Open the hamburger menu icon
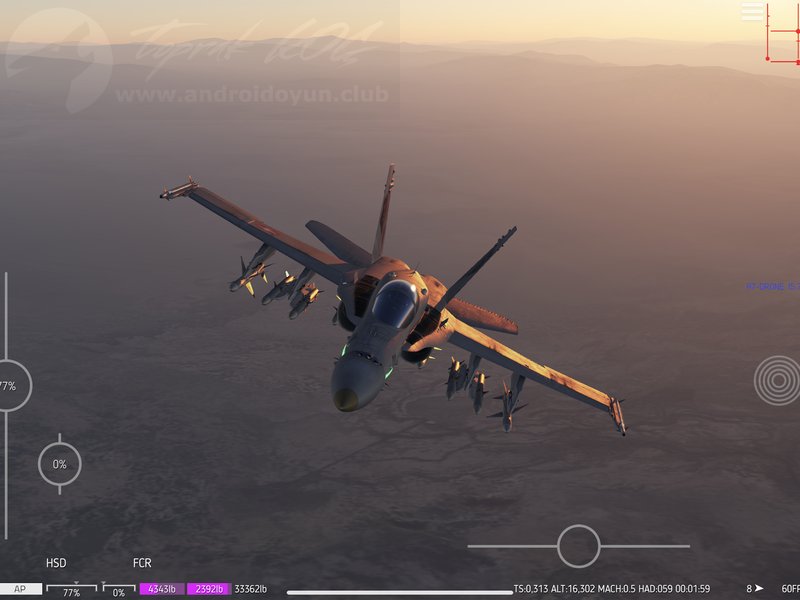The width and height of the screenshot is (800, 600). (x=752, y=12)
